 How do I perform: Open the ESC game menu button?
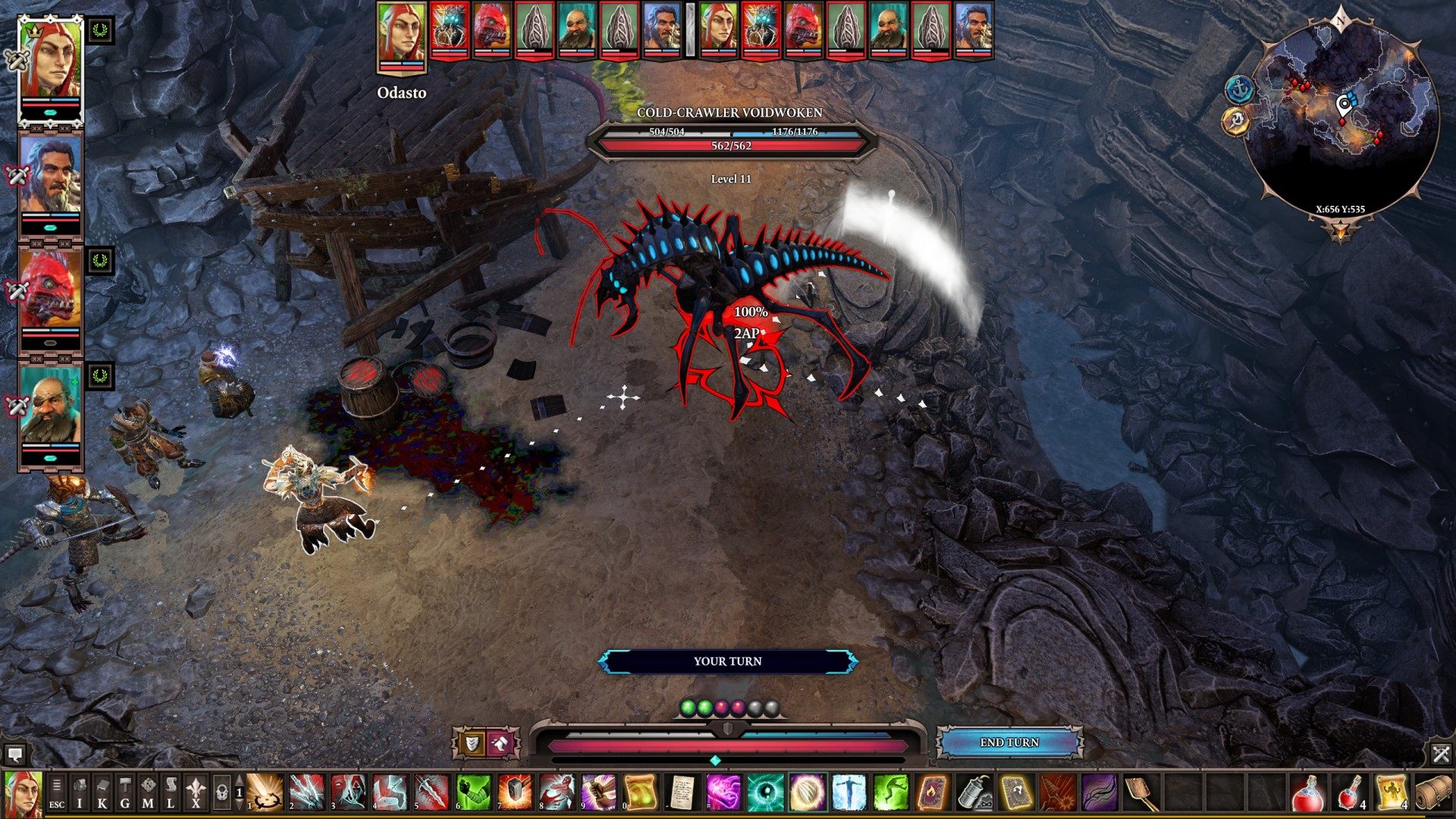(x=57, y=793)
